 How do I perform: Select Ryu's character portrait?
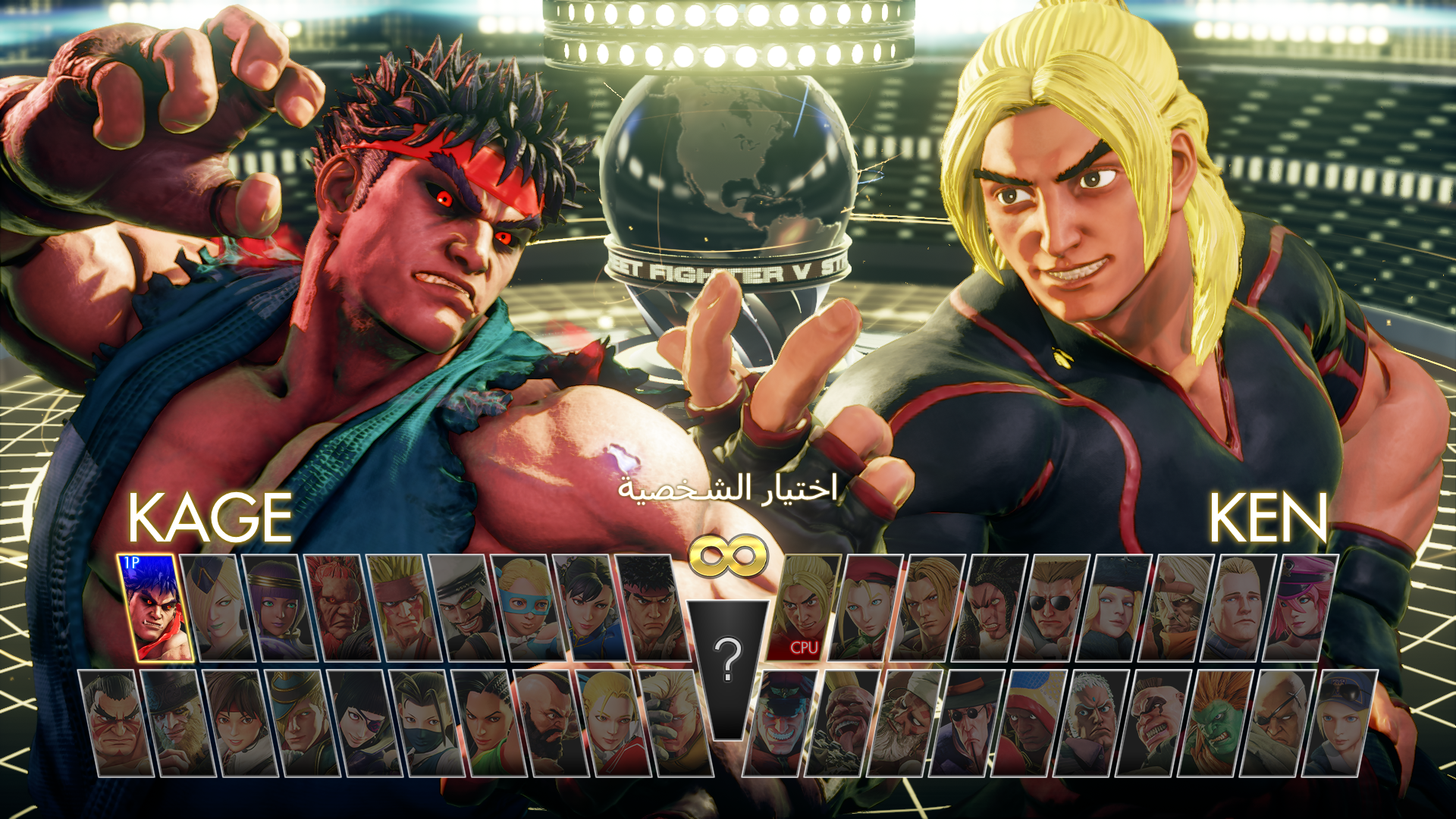(x=651, y=607)
